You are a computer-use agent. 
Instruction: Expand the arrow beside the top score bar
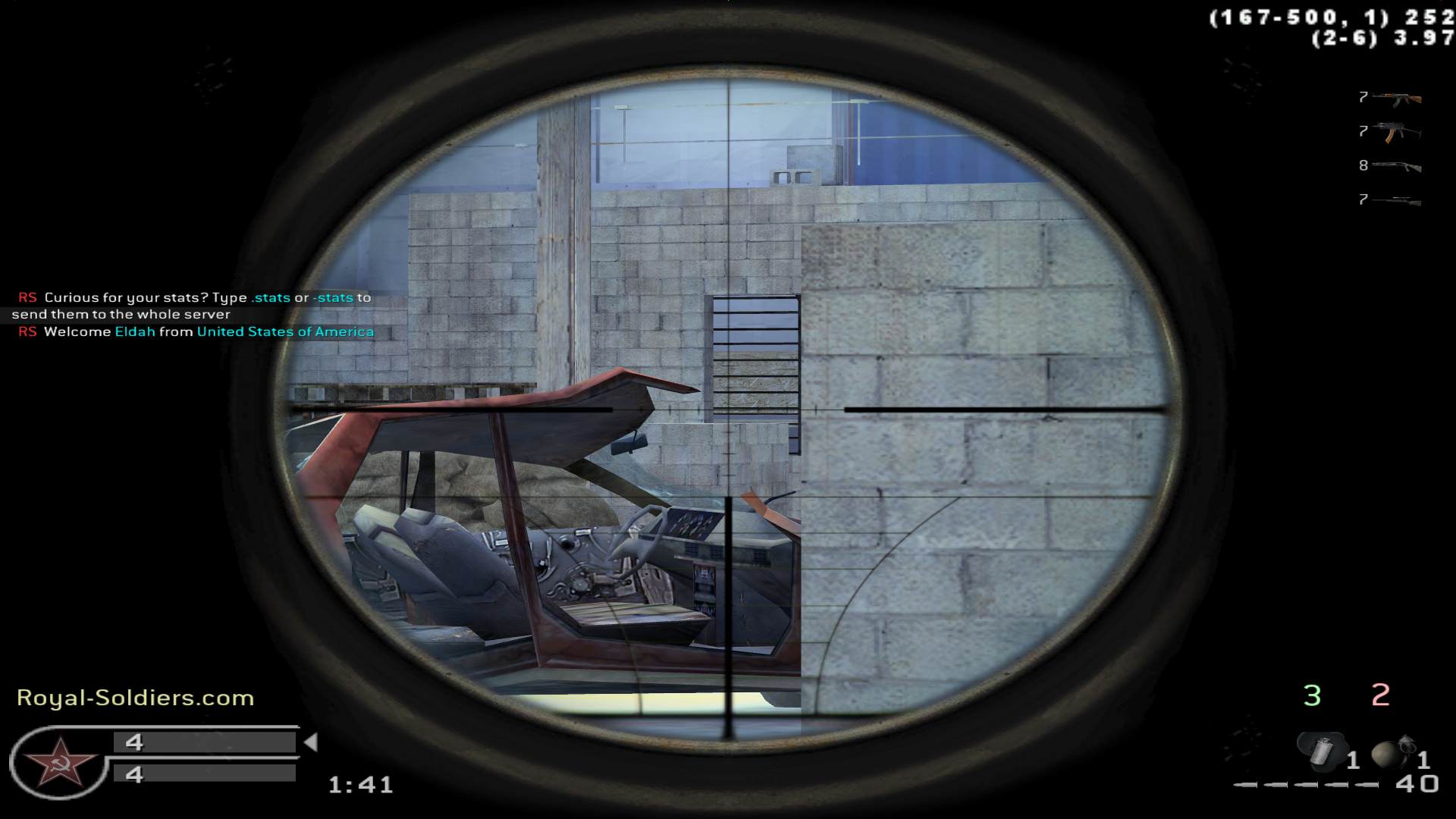[313, 742]
